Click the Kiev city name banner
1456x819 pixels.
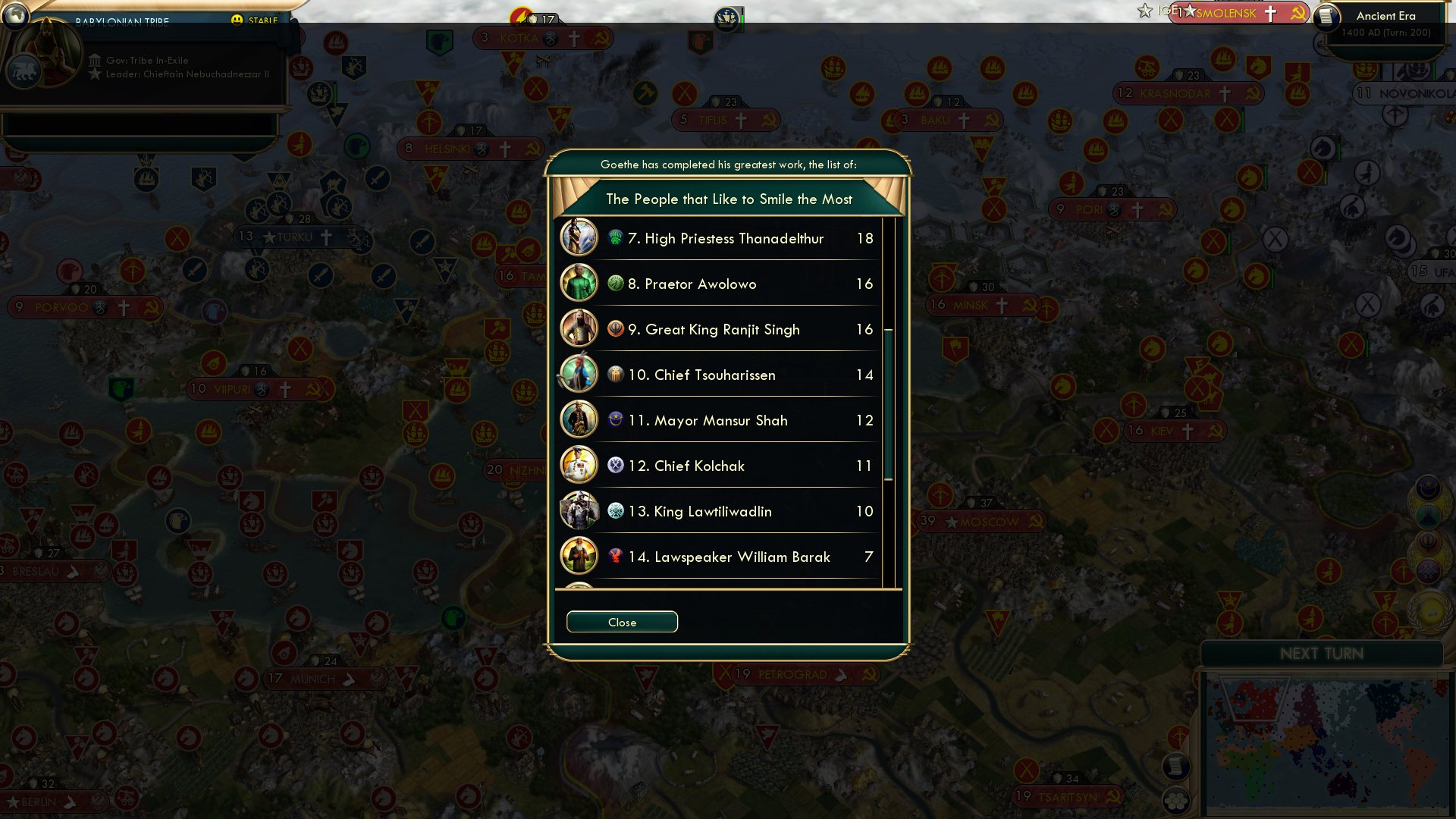pos(1174,429)
